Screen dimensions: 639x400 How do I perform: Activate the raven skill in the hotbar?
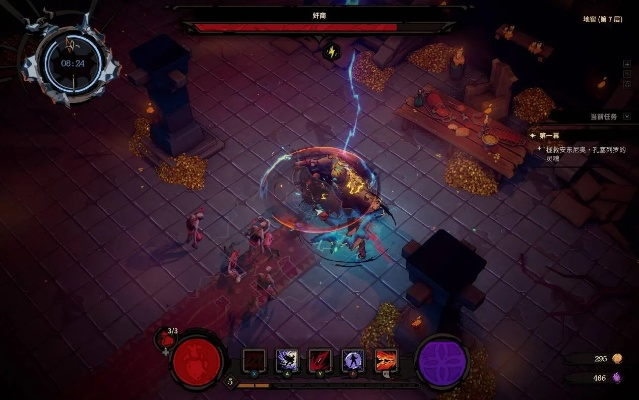[x=287, y=360]
